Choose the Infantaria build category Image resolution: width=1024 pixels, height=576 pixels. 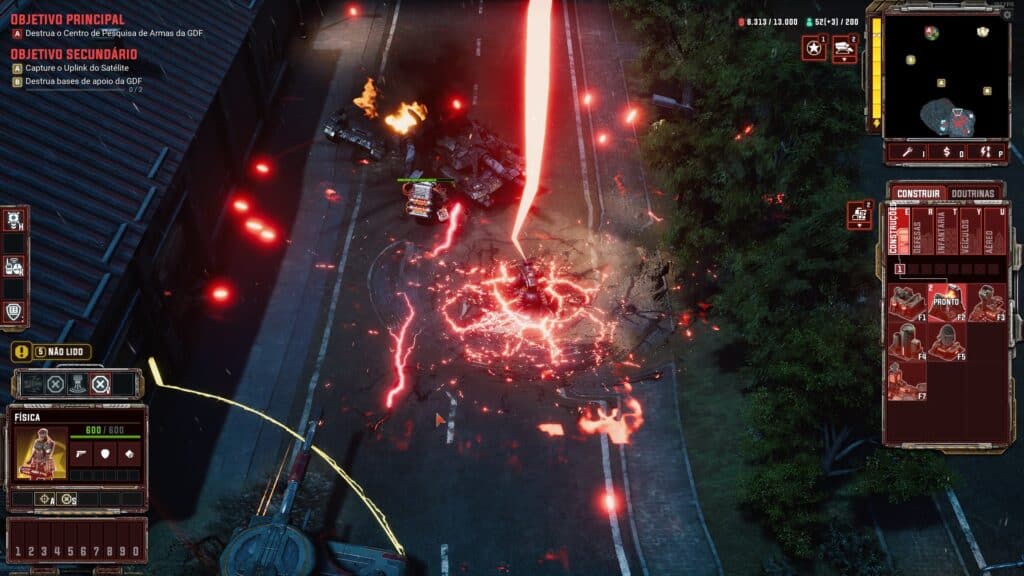coord(945,236)
